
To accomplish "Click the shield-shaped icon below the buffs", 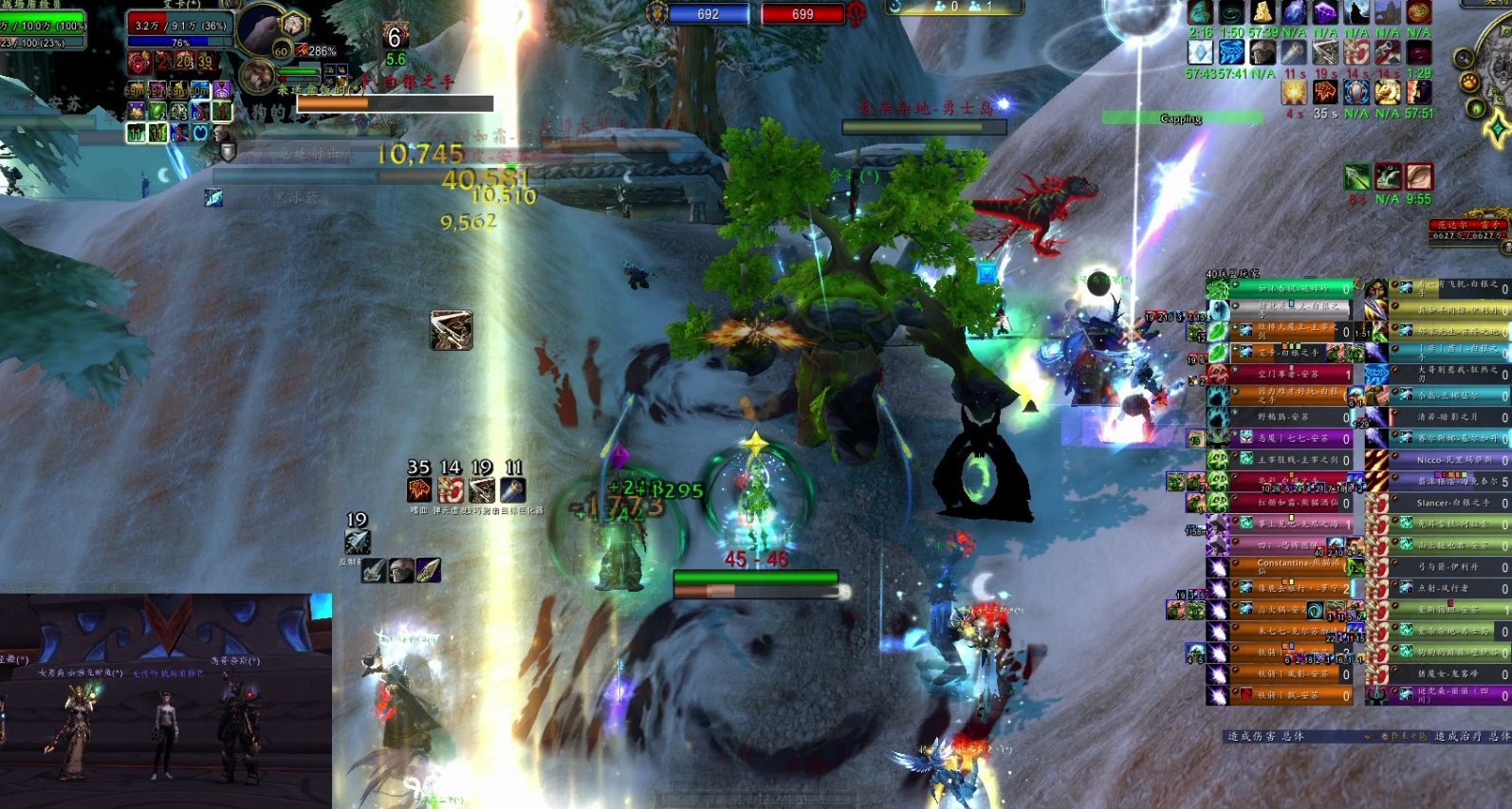I will (x=228, y=150).
